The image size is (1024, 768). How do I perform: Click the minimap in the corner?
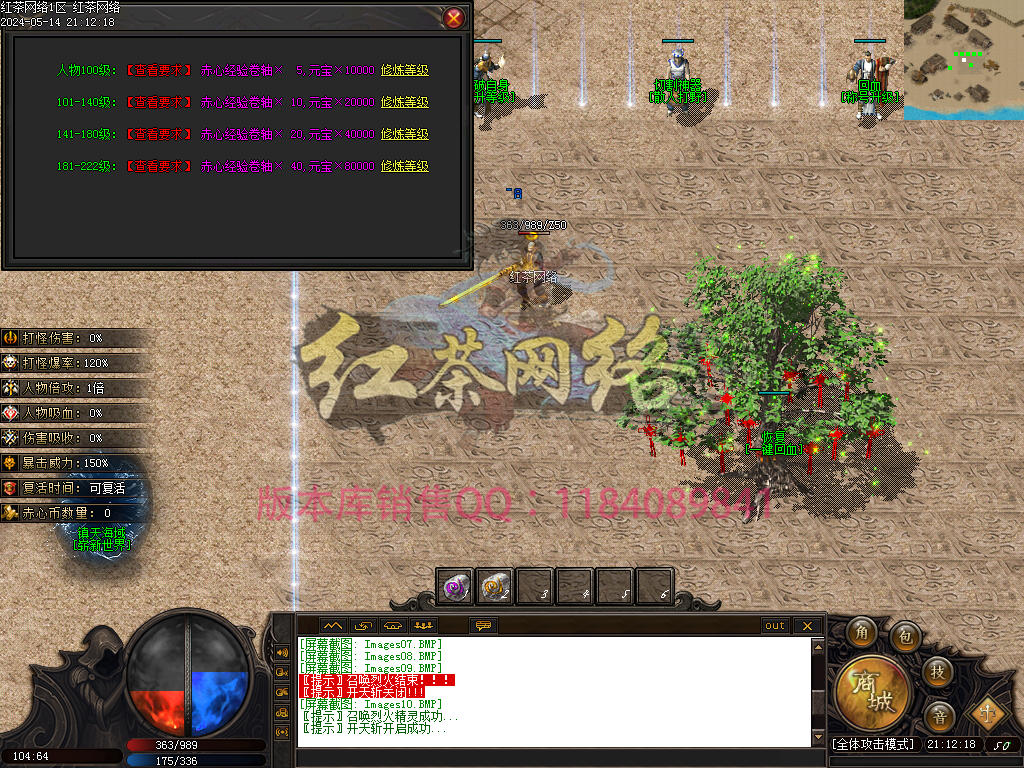click(963, 60)
